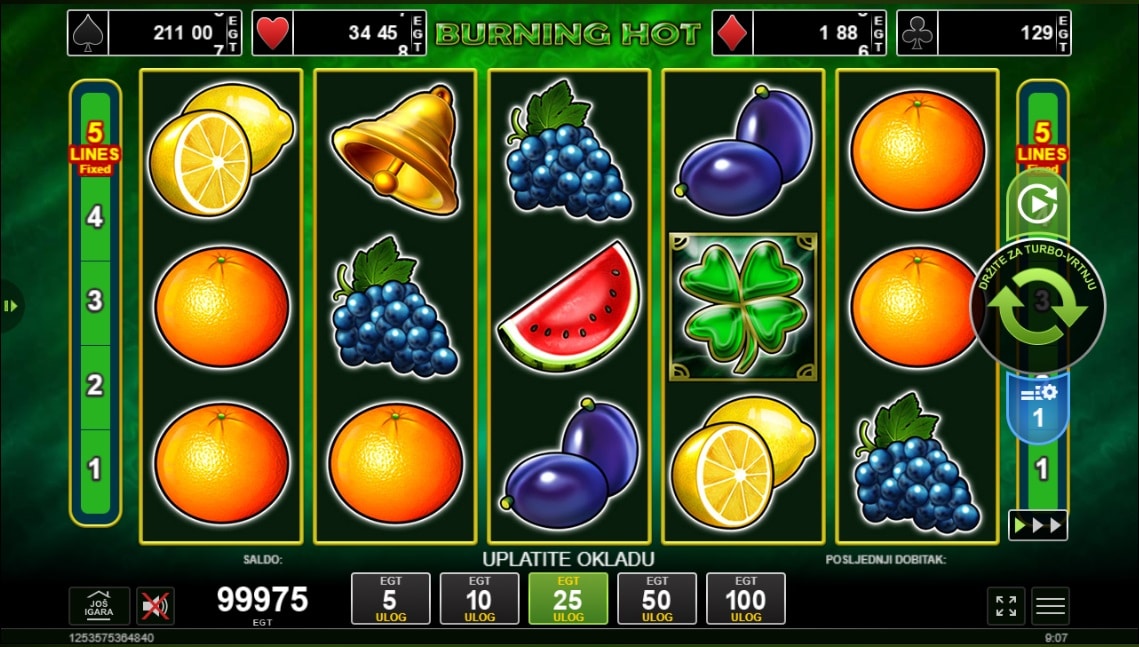View the heart jackpot panel
The height and width of the screenshot is (647, 1139).
[339, 33]
